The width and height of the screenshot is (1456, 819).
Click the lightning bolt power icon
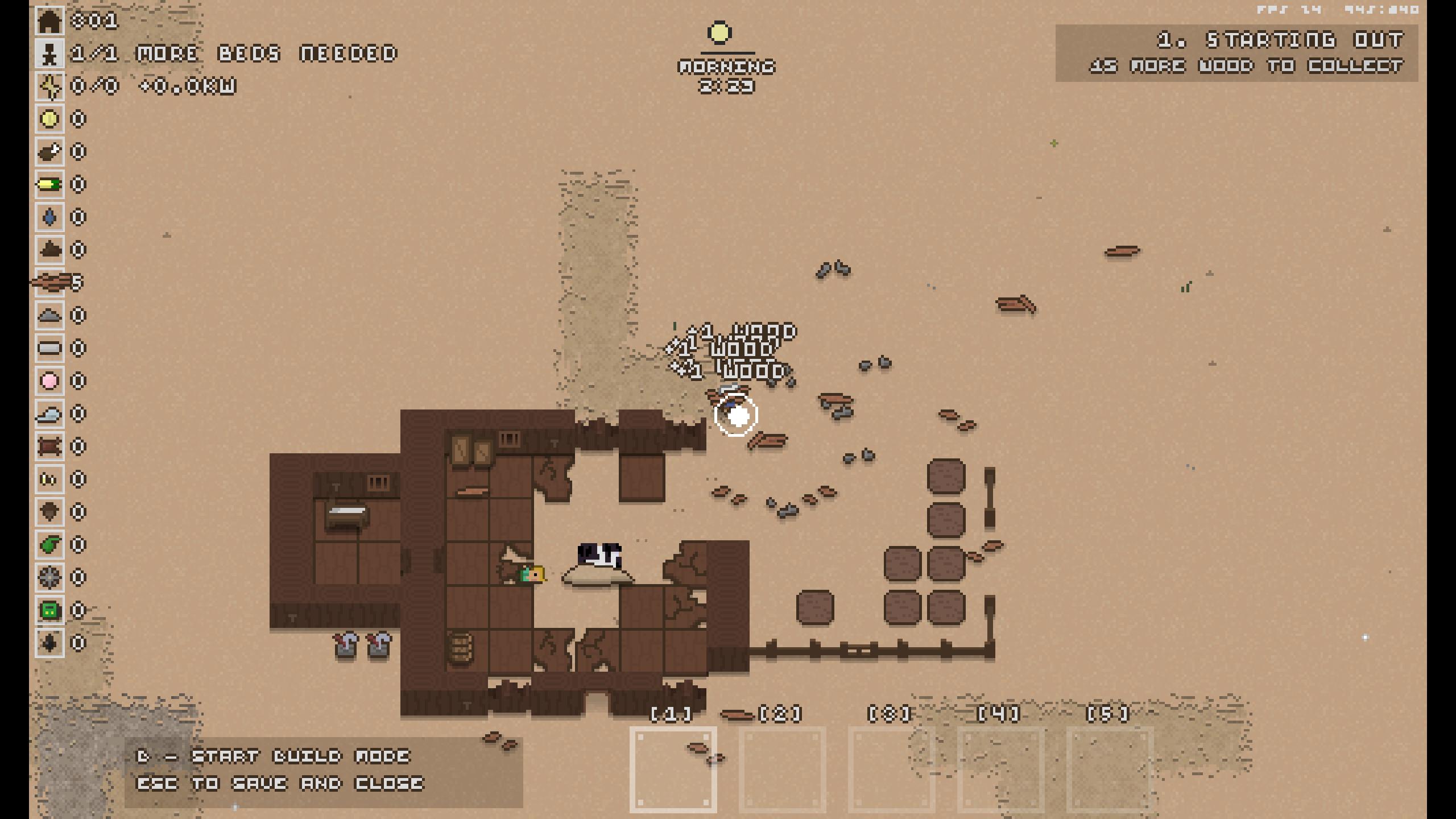49,86
